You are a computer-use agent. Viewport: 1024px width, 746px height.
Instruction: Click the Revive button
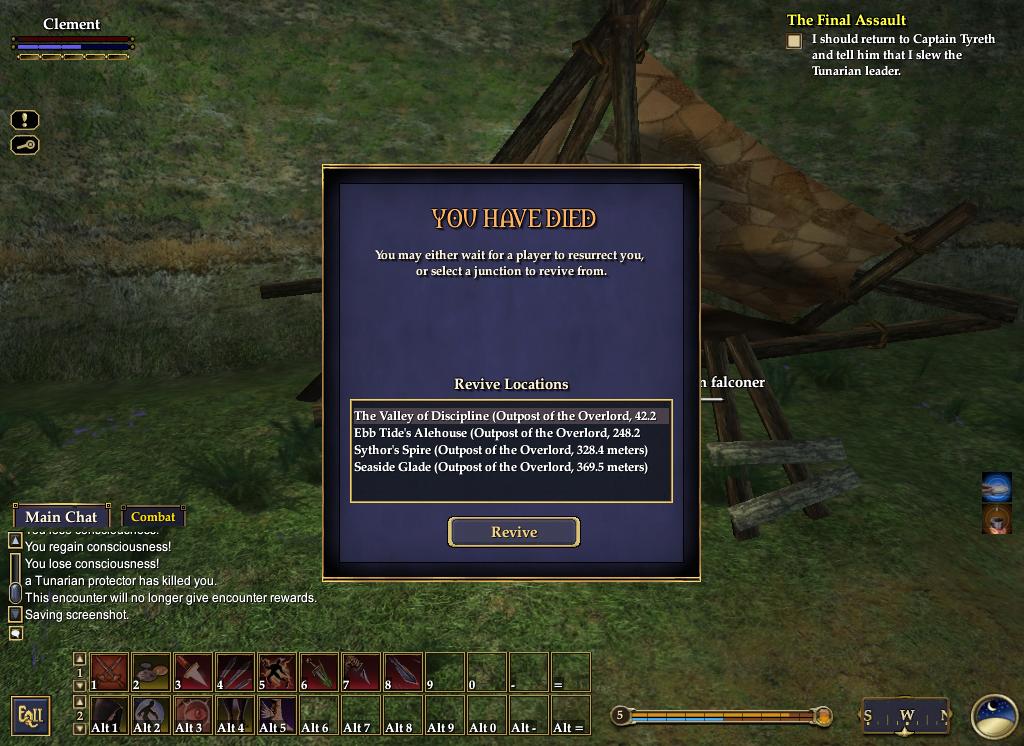pos(514,532)
